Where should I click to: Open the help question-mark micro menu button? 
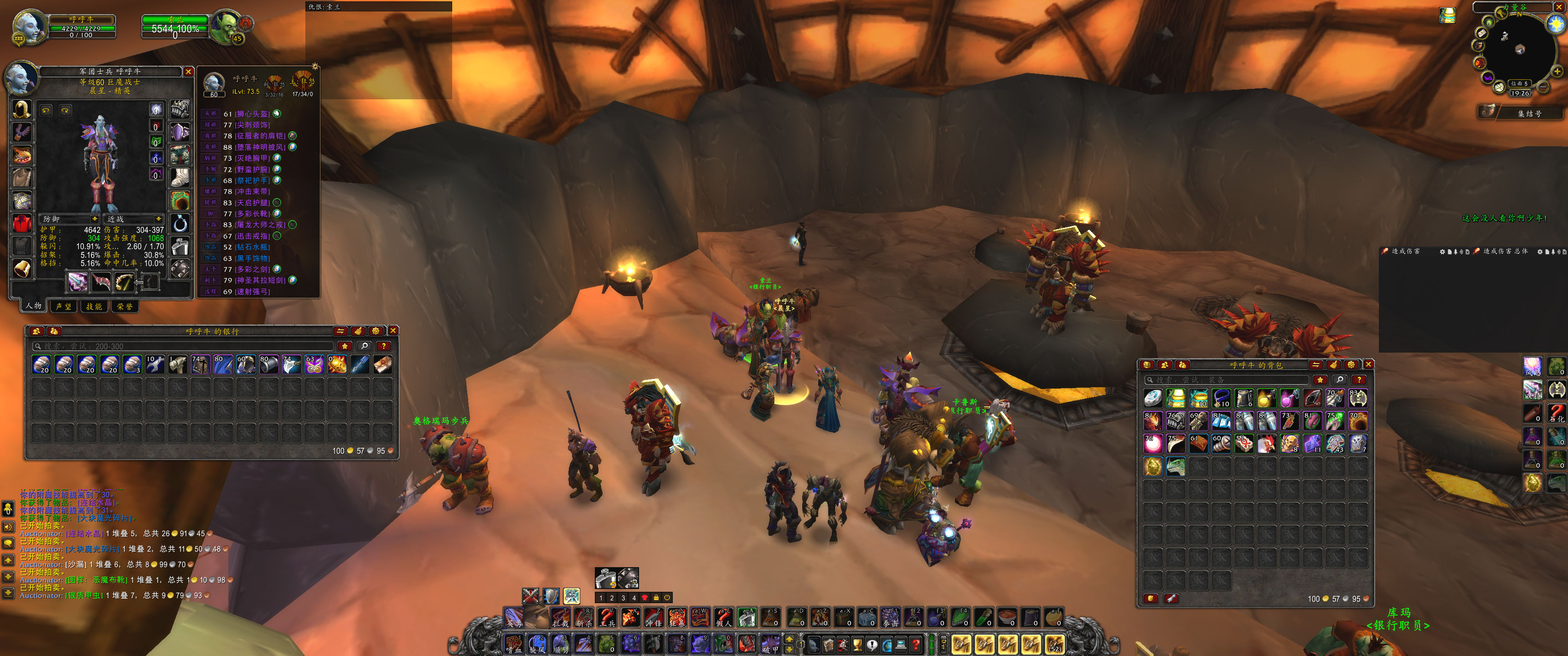point(915,644)
